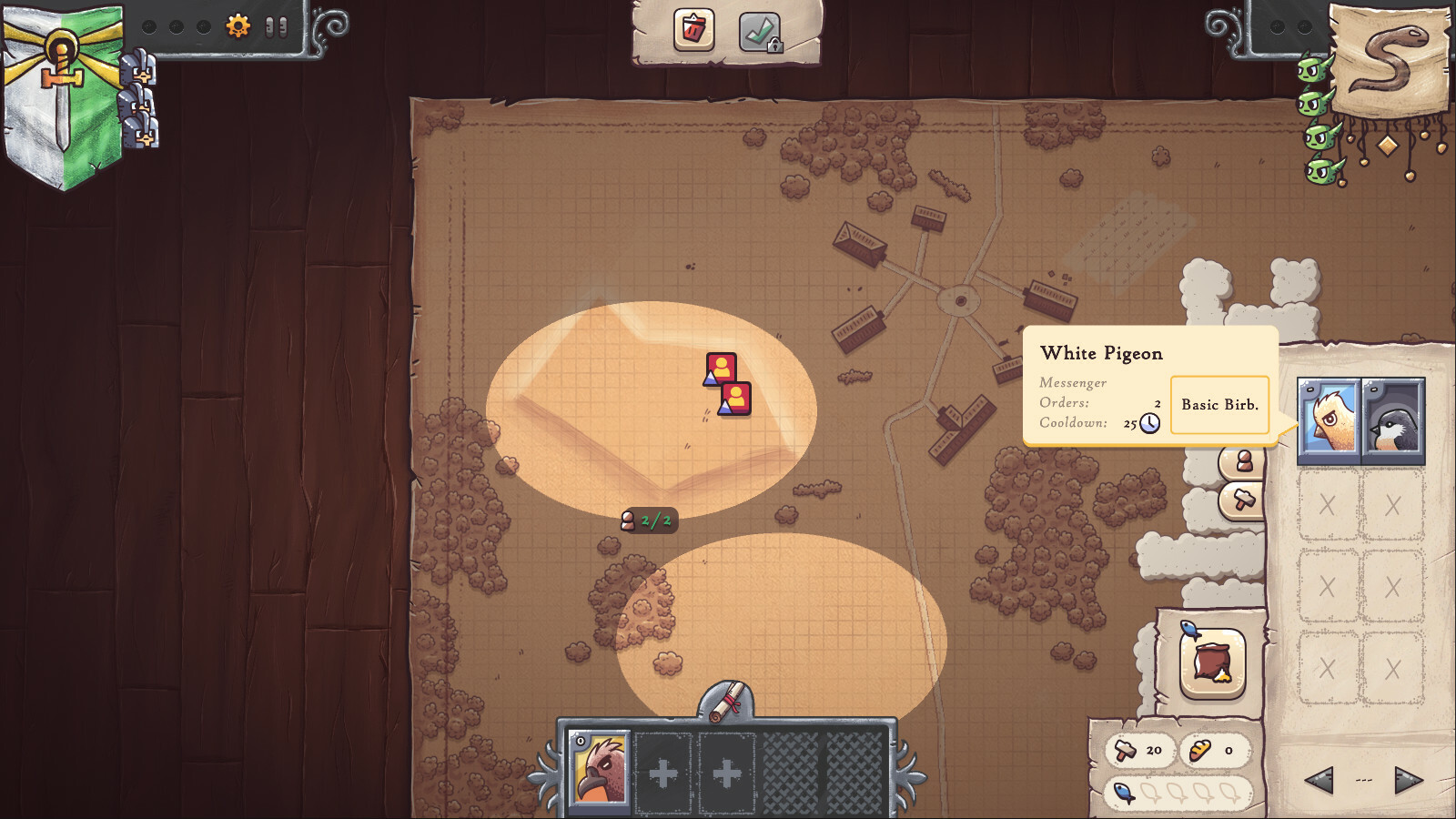Click the left arrow to flip back
This screenshot has height=819, width=1456.
pos(1319,778)
